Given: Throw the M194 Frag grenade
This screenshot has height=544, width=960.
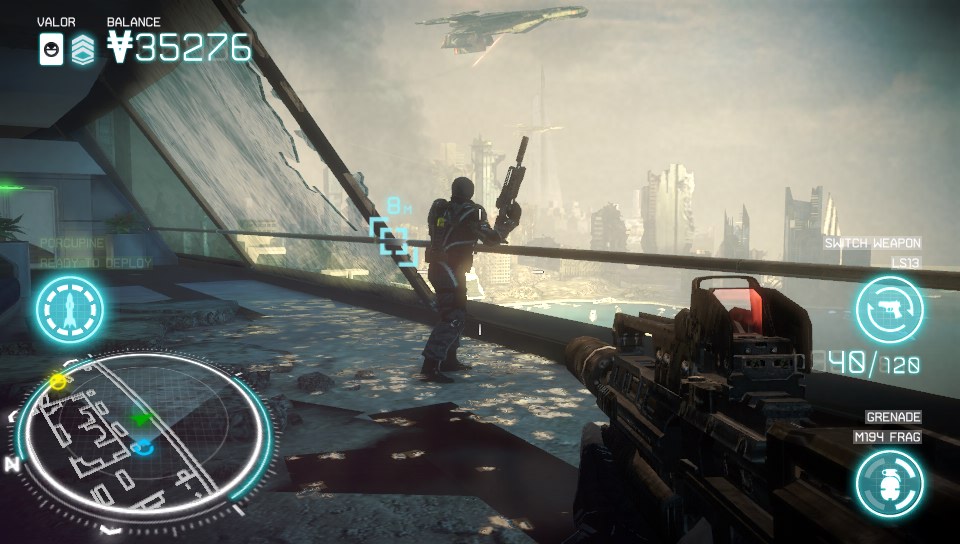Looking at the screenshot, I should pos(888,482).
